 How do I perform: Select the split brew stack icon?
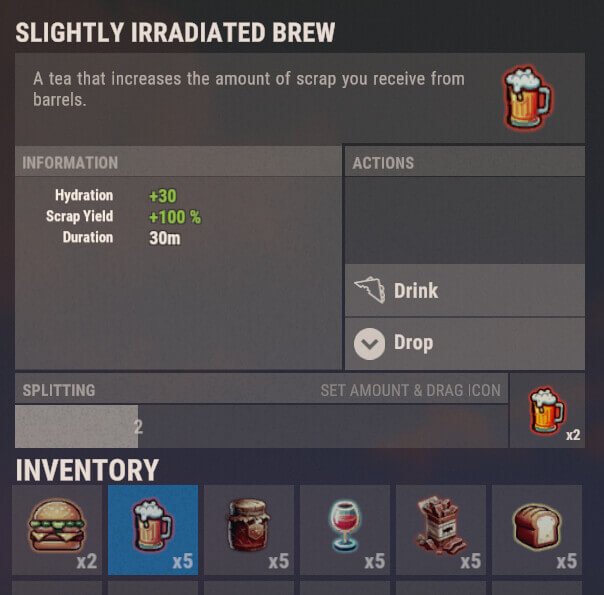pyautogui.click(x=547, y=412)
